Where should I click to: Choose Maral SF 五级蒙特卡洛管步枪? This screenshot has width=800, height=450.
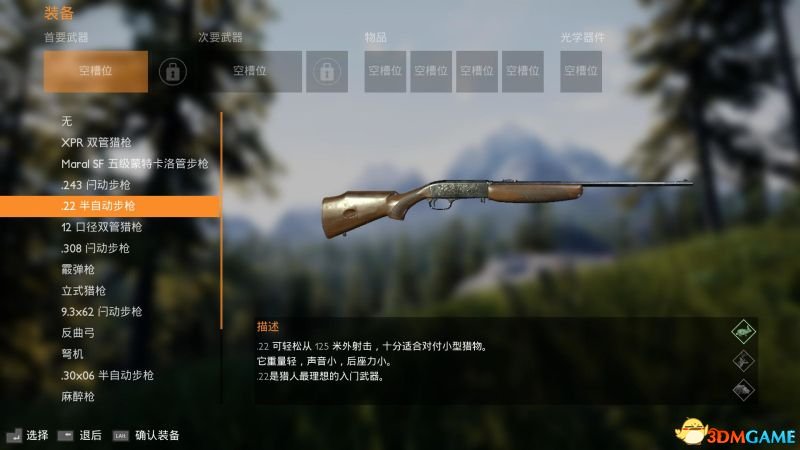(134, 164)
